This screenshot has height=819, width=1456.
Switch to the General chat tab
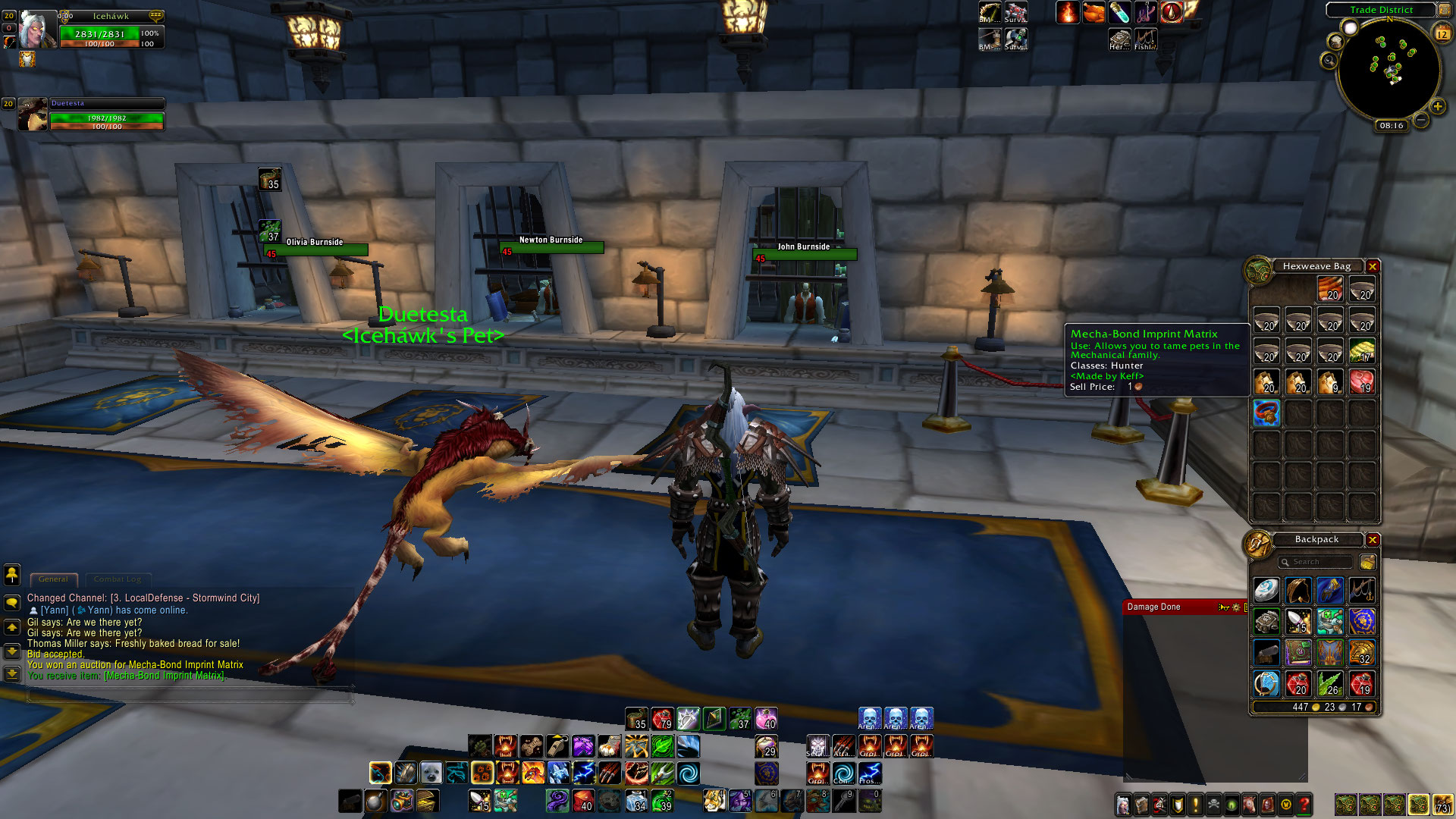[x=53, y=579]
